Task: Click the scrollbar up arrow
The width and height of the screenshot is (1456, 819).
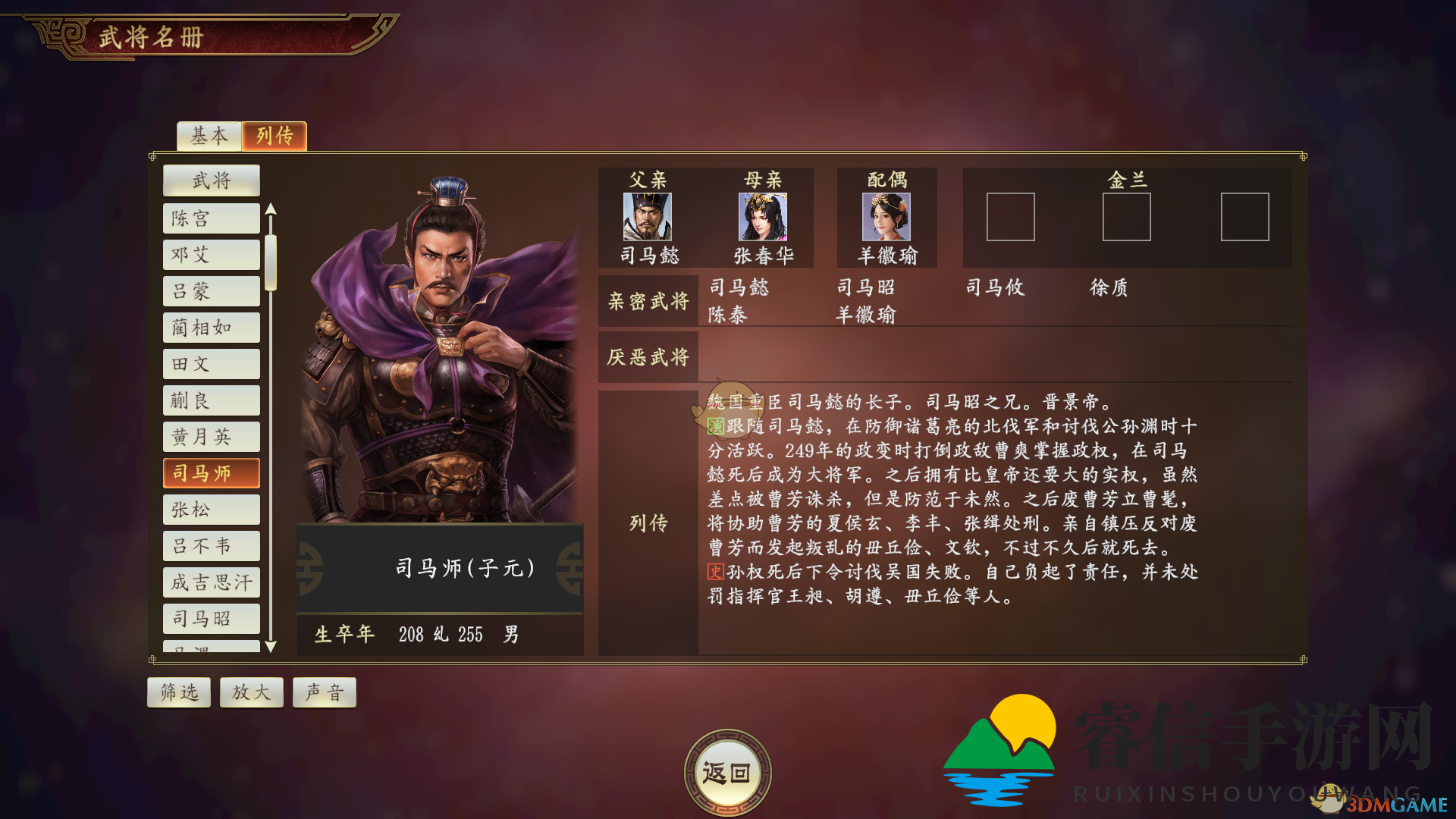Action: [x=271, y=207]
